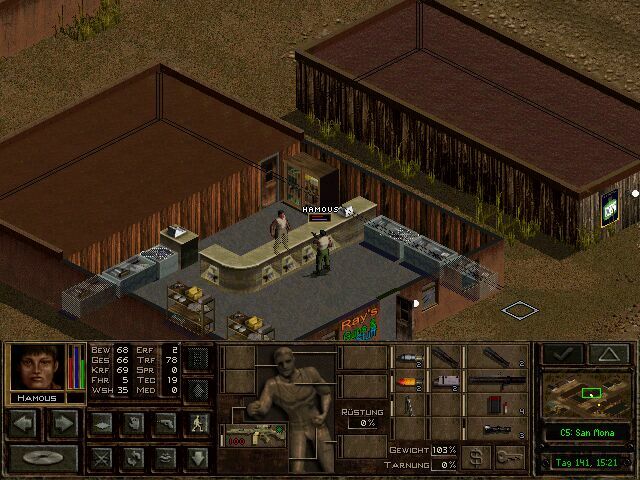
Task: Select the orange-tipped ammo item slot
Action: [410, 381]
